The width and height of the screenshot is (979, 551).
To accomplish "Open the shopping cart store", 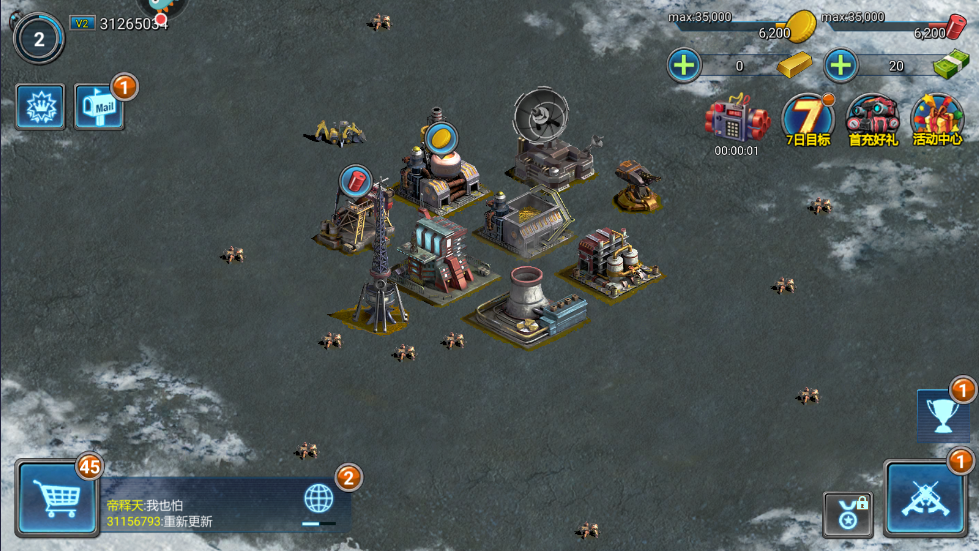I will click(57, 499).
